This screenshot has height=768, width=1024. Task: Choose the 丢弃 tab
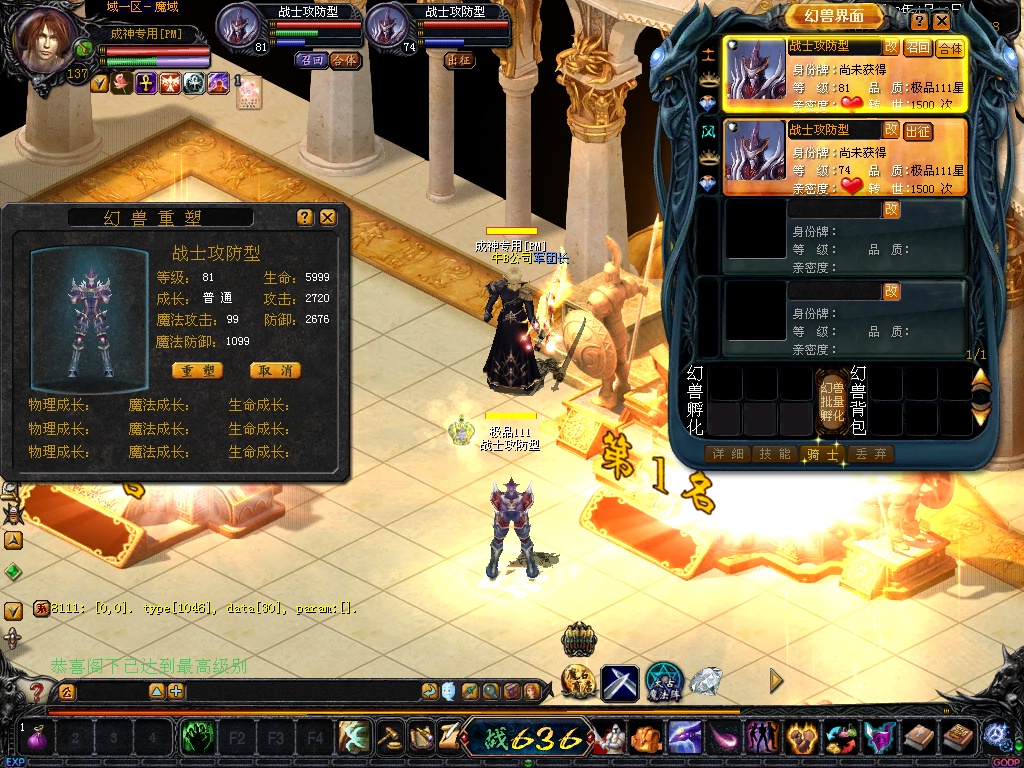click(870, 454)
